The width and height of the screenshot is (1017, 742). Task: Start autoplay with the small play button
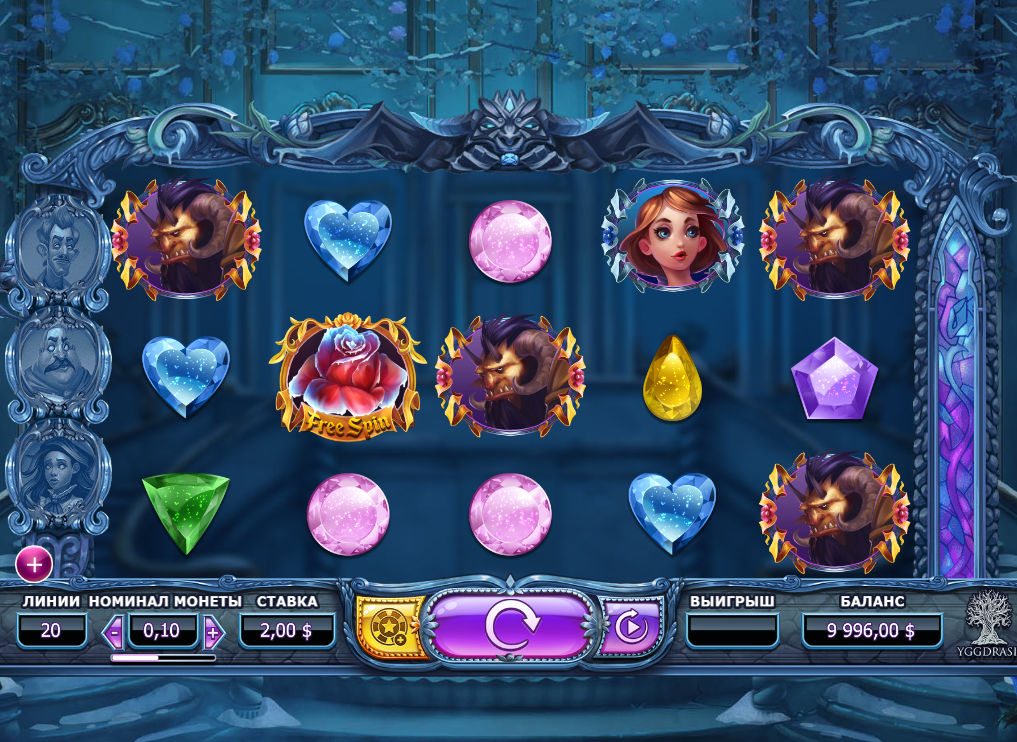(x=630, y=627)
